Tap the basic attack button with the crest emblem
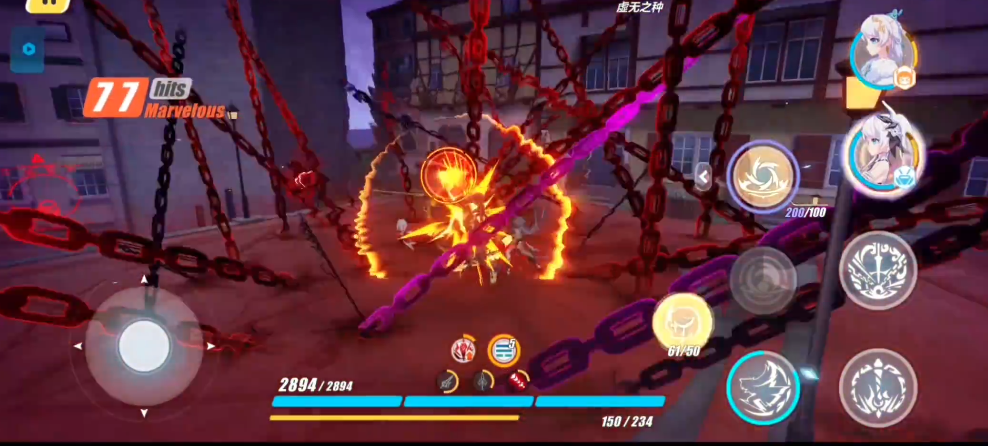The width and height of the screenshot is (988, 446). coord(877,387)
